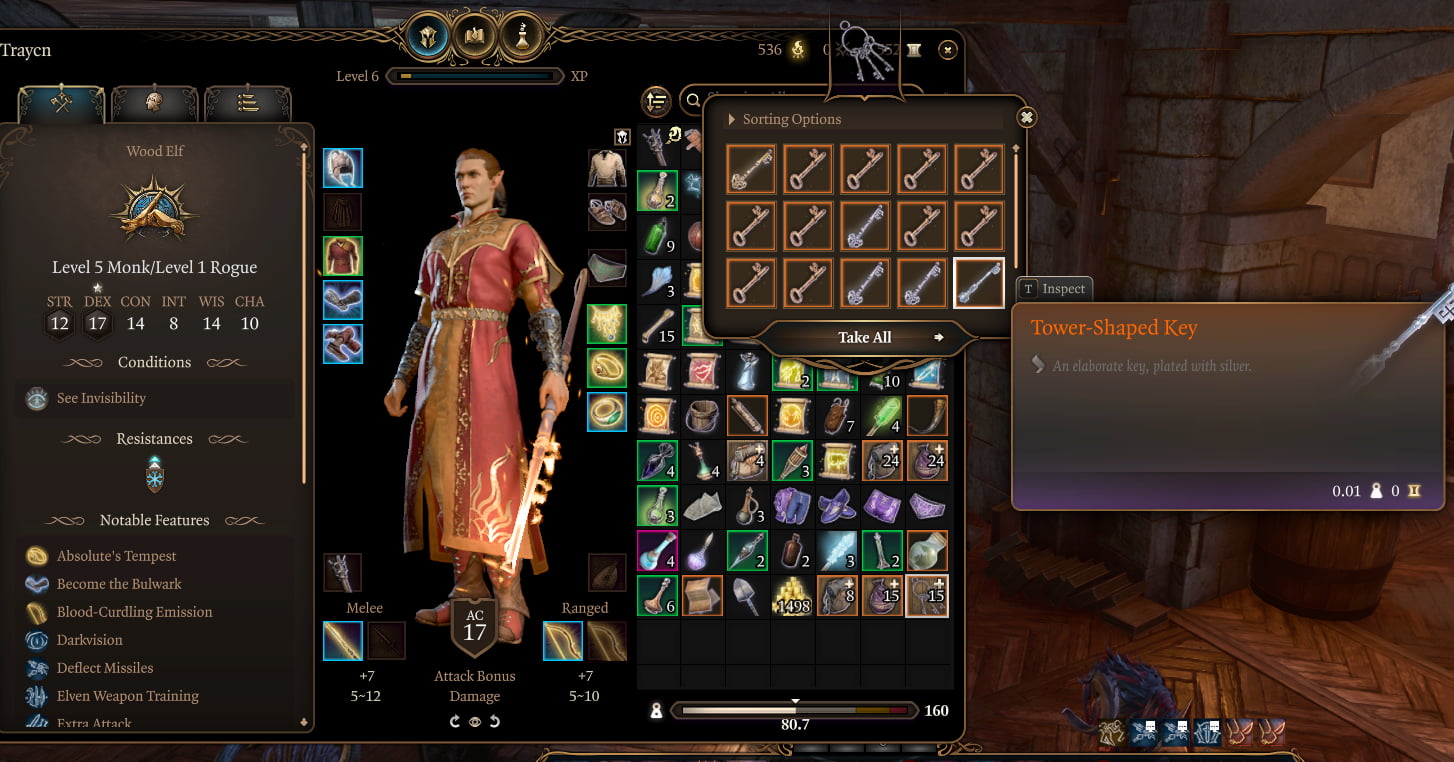Screen dimensions: 1454x762
Task: Click the encumbrance weight bar at the bottom
Action: coord(795,710)
